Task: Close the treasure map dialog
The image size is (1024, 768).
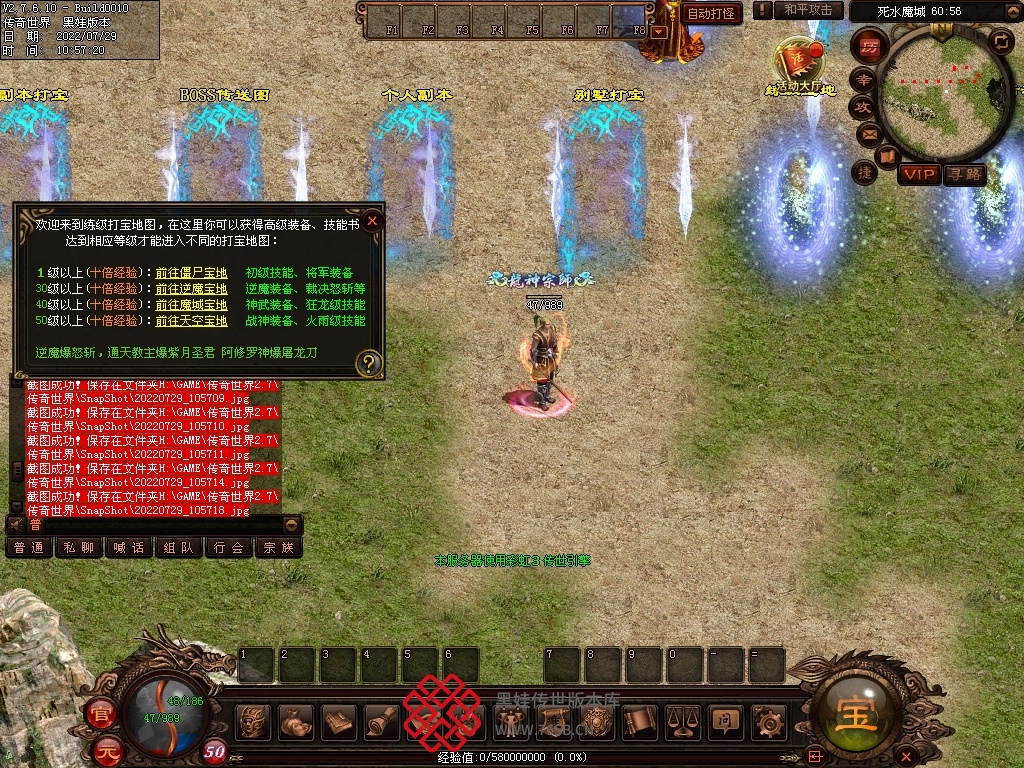Action: pos(372,221)
